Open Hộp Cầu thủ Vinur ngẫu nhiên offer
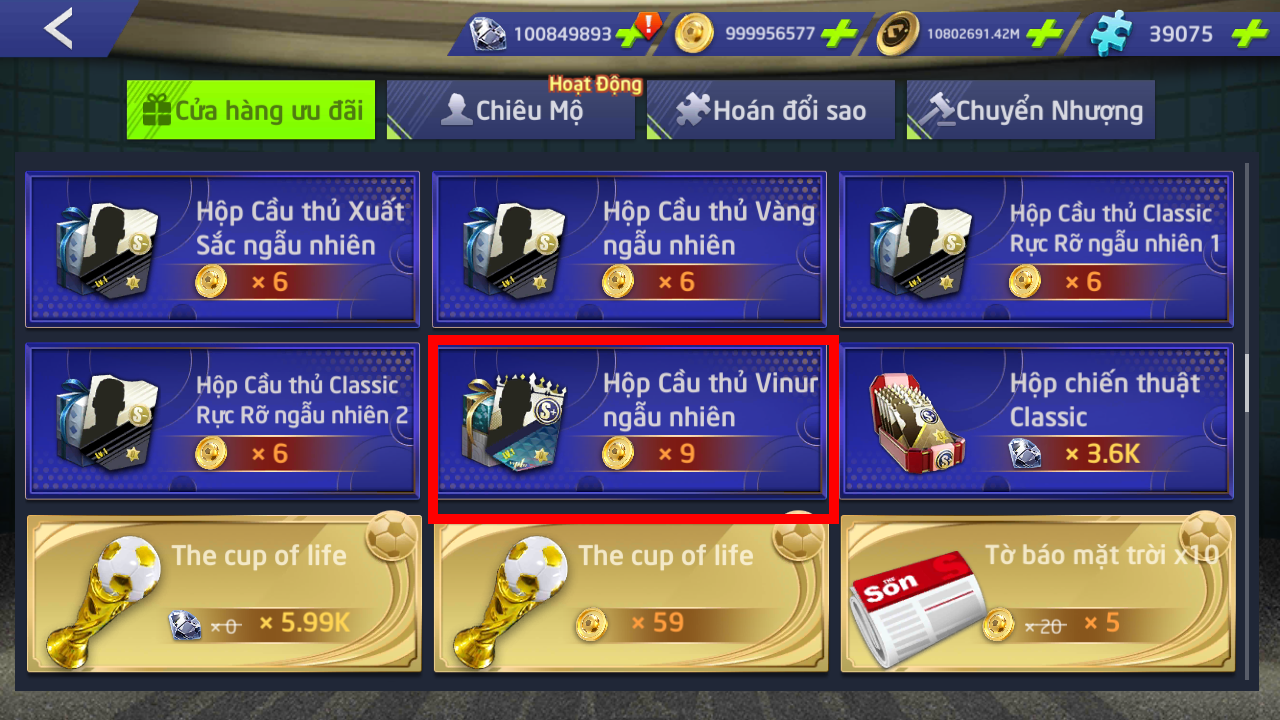The image size is (1280, 720). (629, 420)
